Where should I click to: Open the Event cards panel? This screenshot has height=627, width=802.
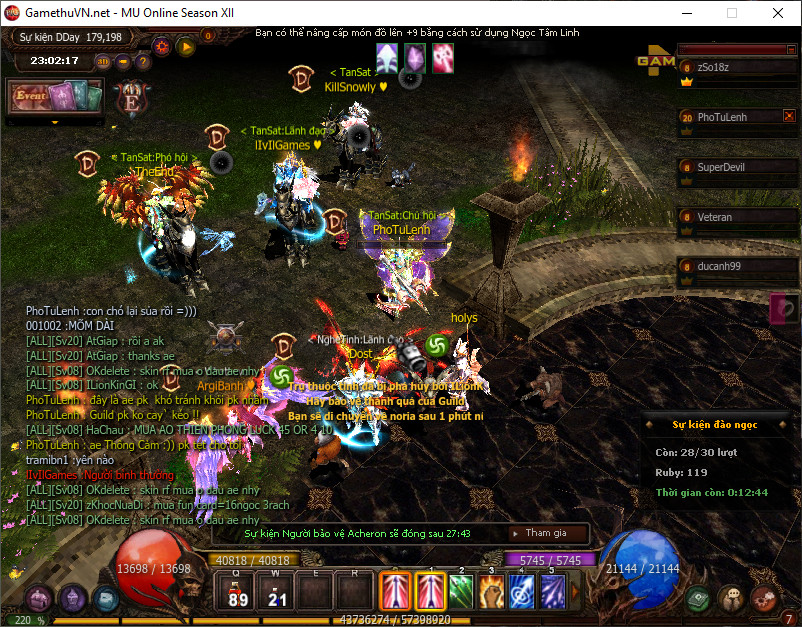(x=56, y=98)
